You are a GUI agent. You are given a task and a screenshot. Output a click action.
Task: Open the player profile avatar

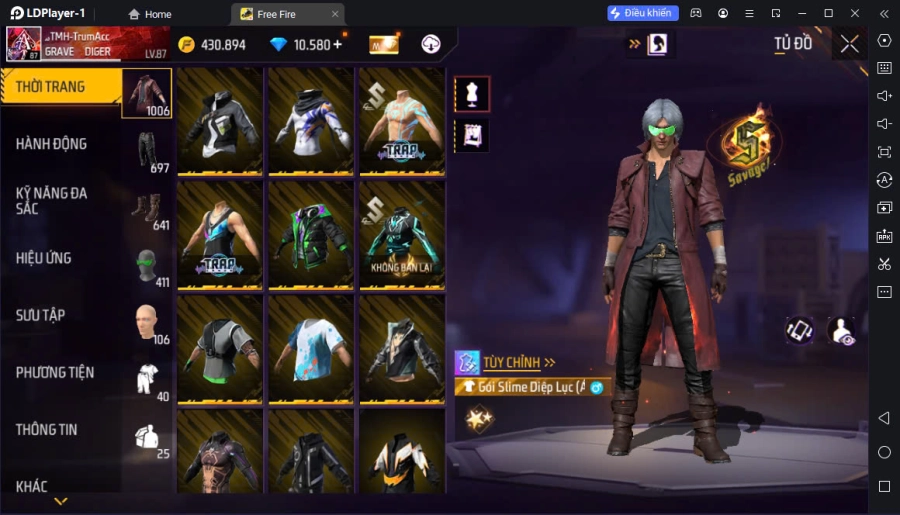click(x=24, y=44)
